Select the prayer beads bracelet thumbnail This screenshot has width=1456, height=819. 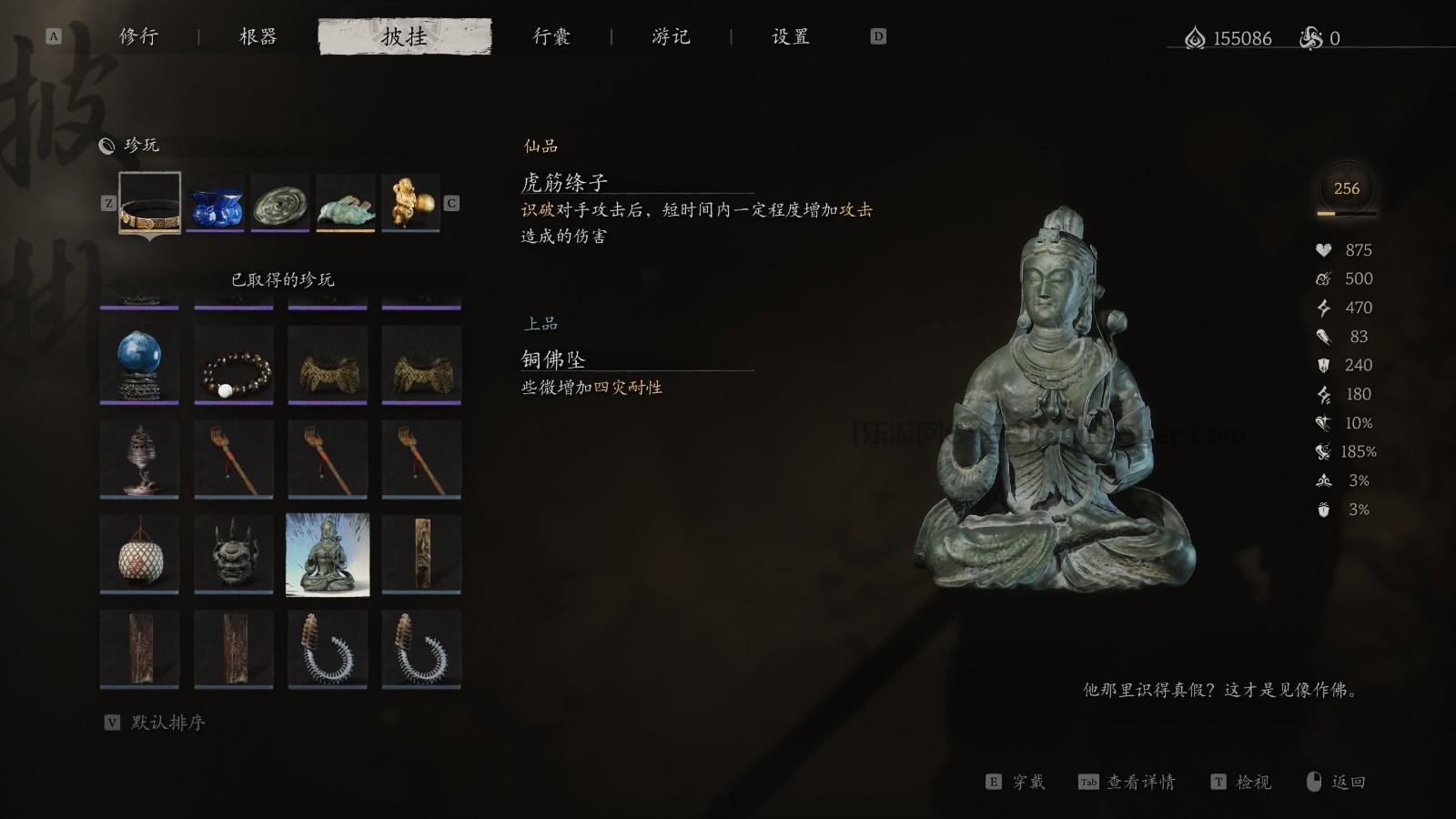233,365
